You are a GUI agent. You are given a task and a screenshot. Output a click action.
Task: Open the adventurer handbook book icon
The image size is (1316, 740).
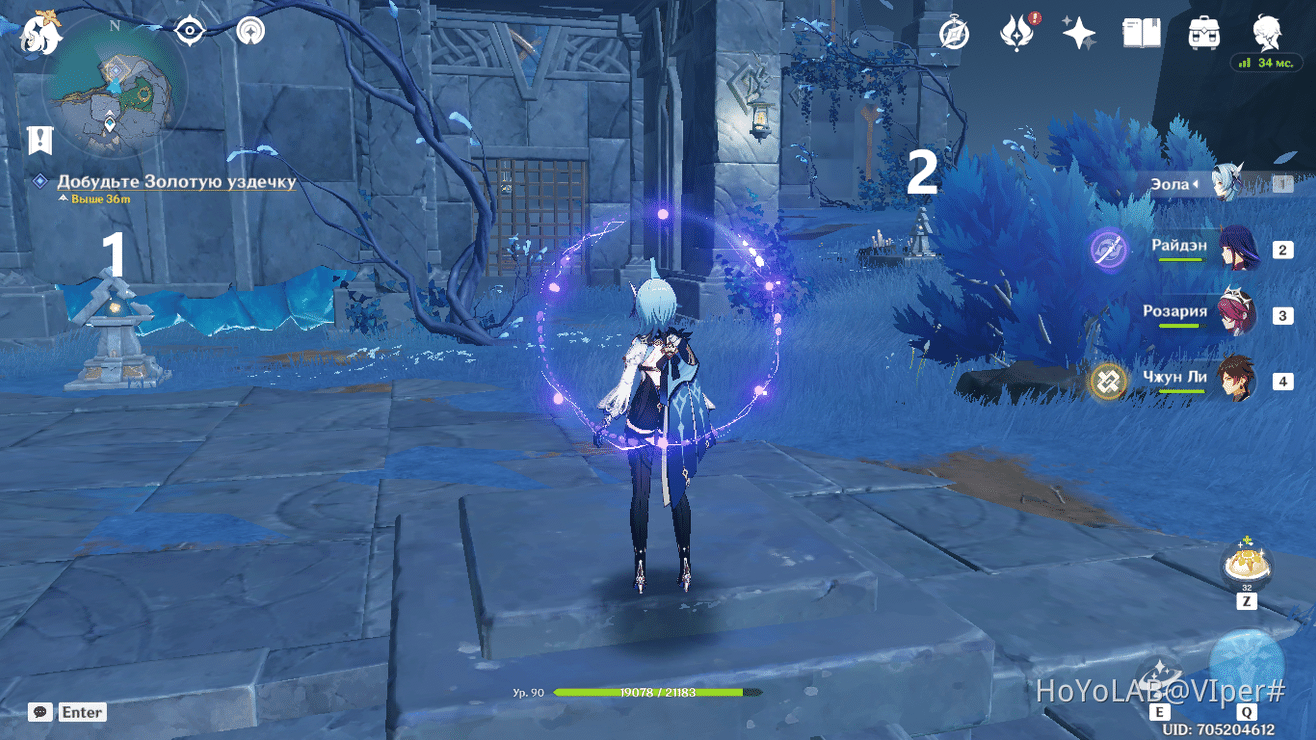(x=1141, y=34)
